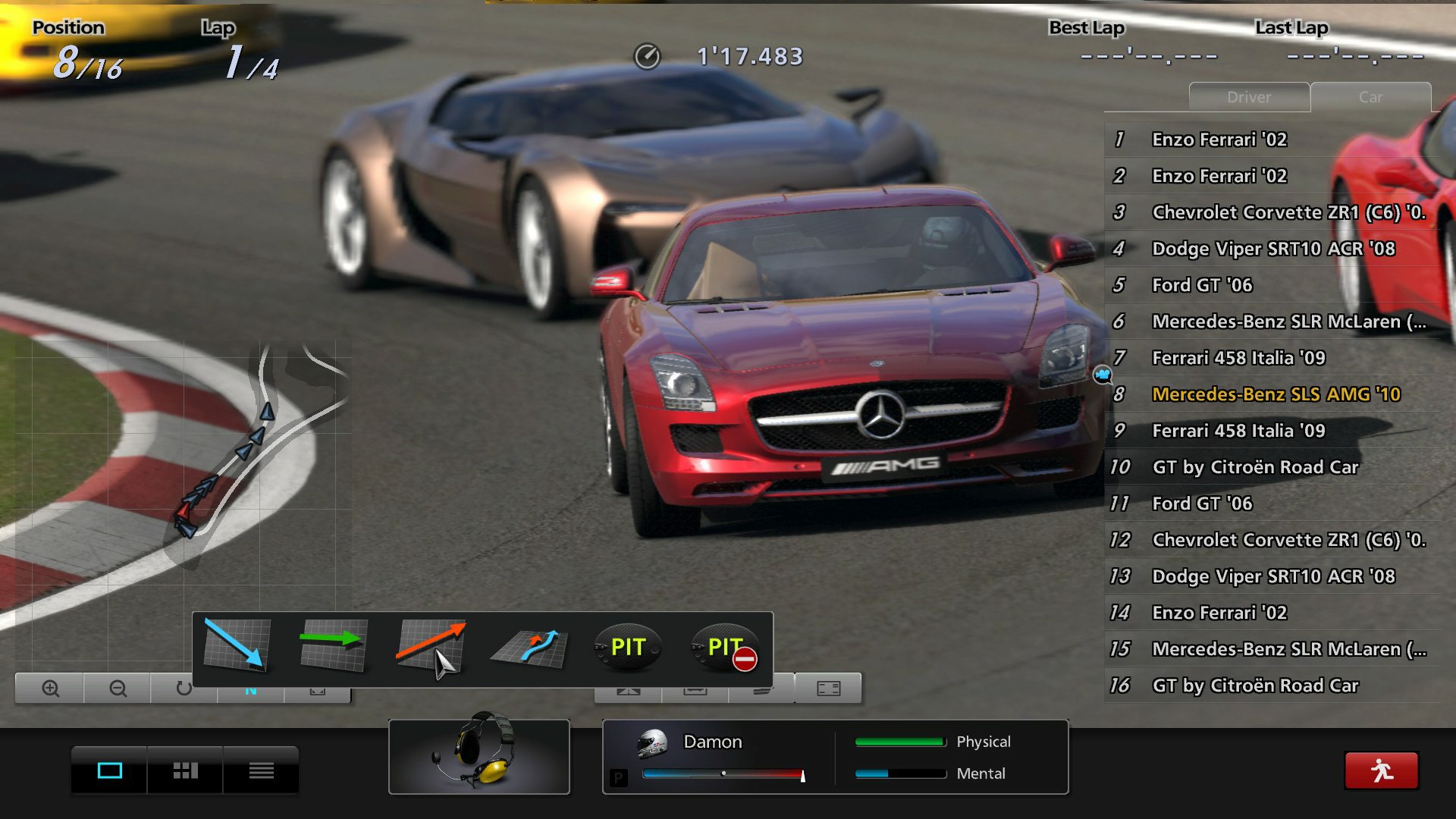Select the green maintain-pace command

334,646
